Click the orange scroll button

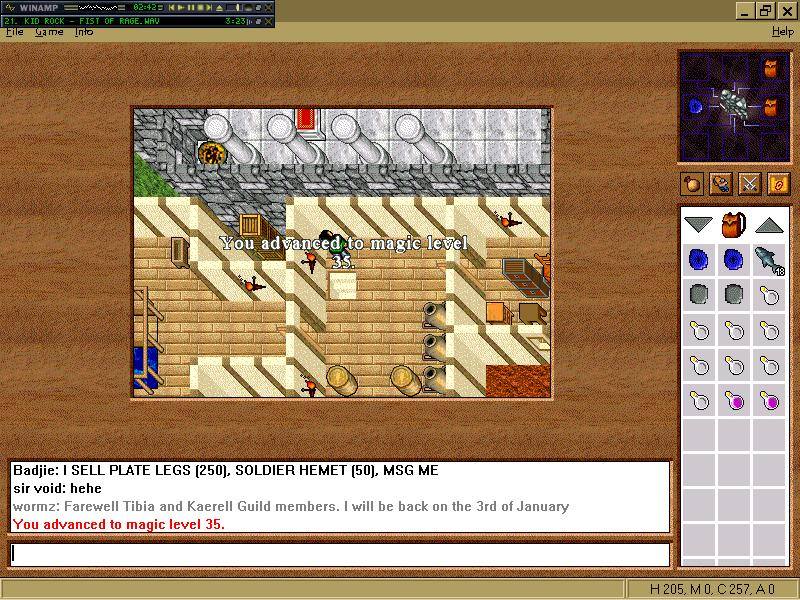click(778, 184)
